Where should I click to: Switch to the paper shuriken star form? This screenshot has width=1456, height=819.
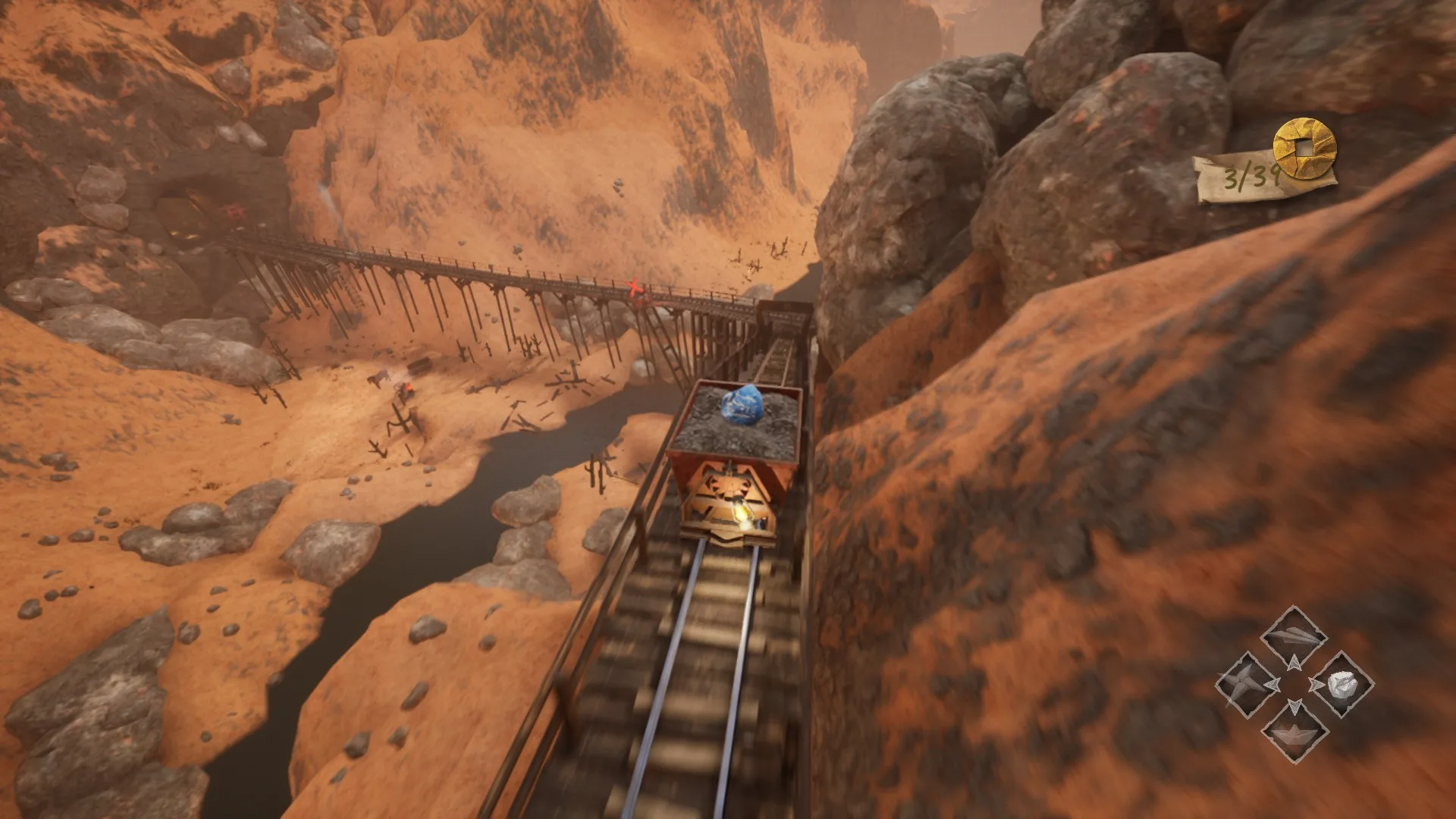(1247, 683)
